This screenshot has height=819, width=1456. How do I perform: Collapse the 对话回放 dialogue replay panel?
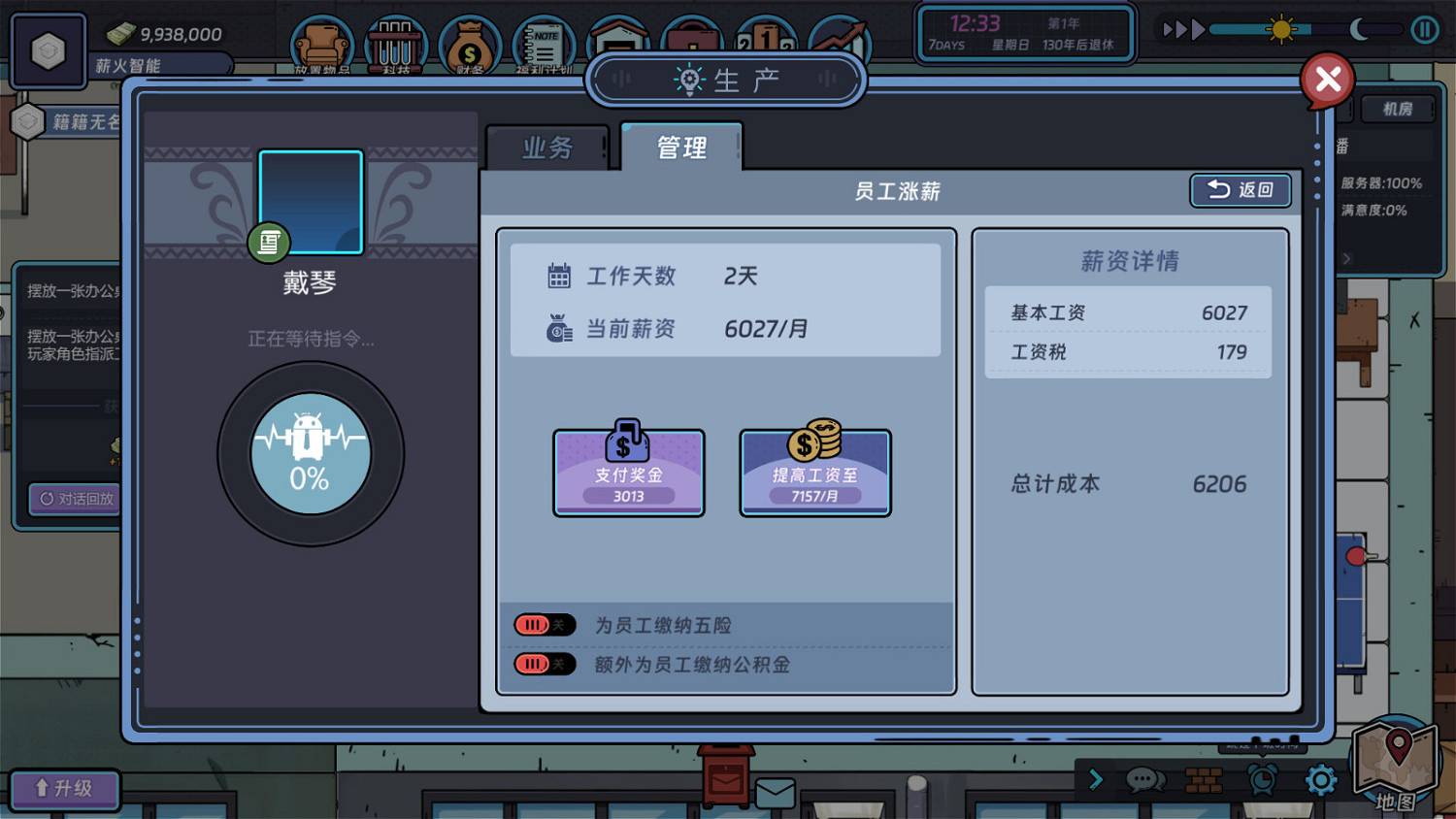click(x=73, y=499)
